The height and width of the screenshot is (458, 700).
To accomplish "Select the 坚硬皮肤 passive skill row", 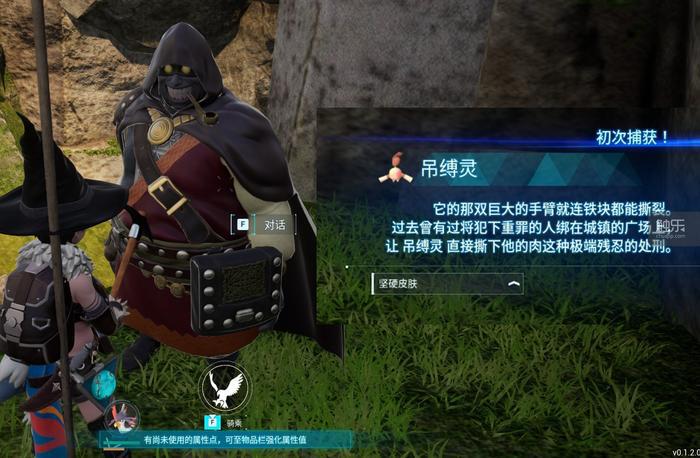I will tap(446, 284).
